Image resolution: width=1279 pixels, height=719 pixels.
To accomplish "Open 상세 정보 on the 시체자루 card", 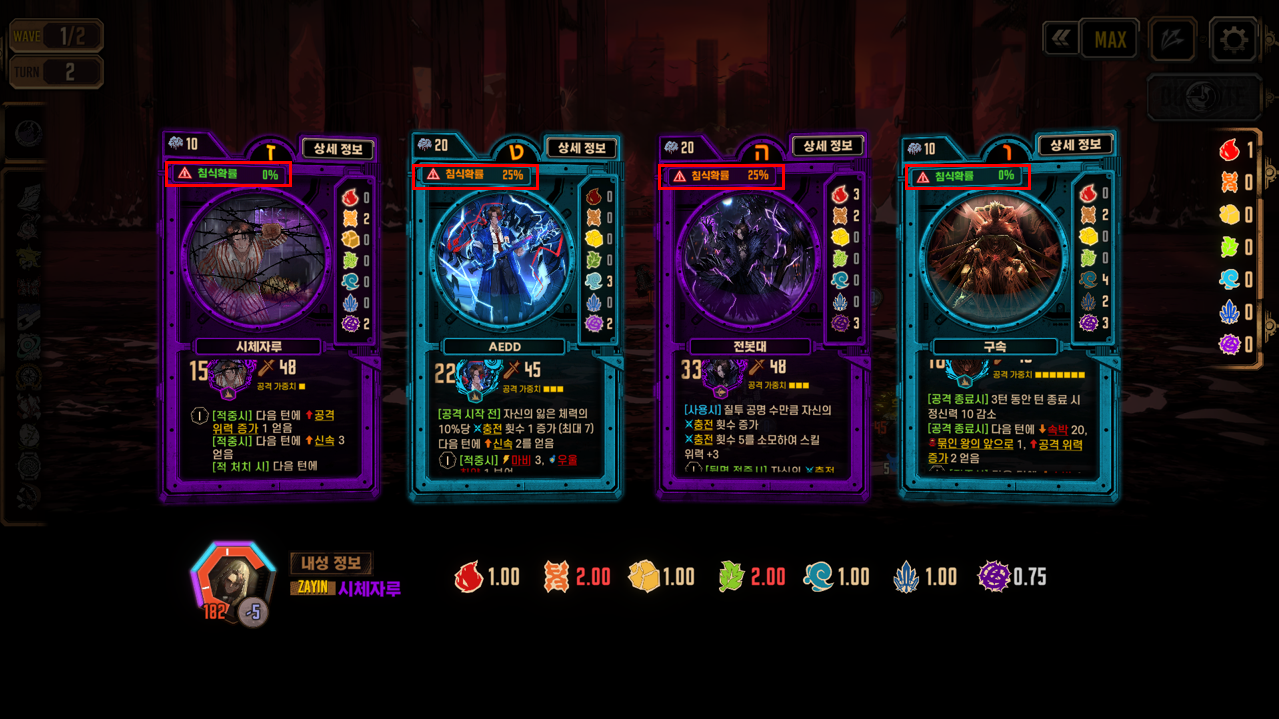I will 338,150.
